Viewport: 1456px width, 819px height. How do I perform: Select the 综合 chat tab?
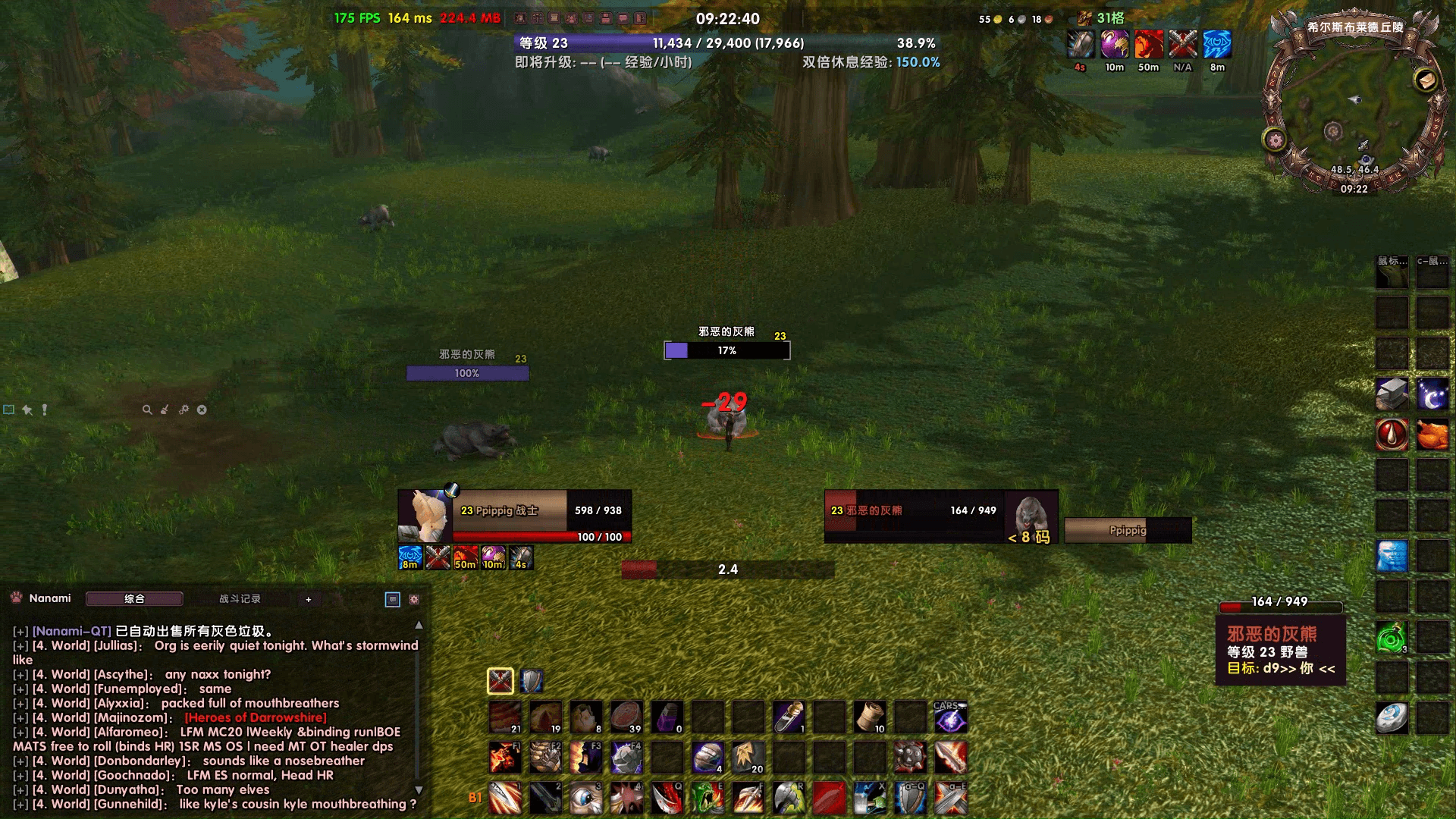pos(134,599)
